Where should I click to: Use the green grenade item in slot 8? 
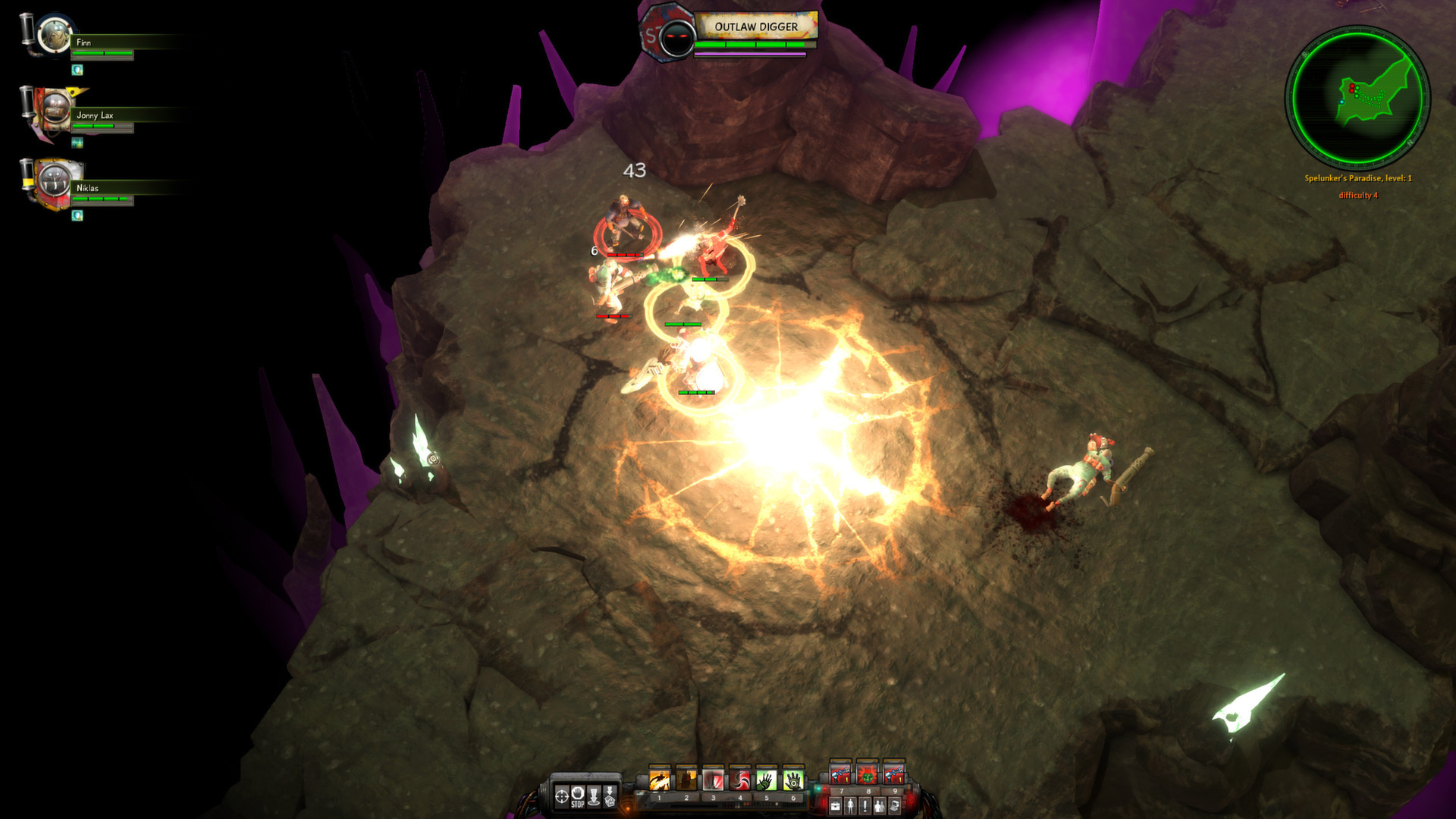tap(867, 775)
